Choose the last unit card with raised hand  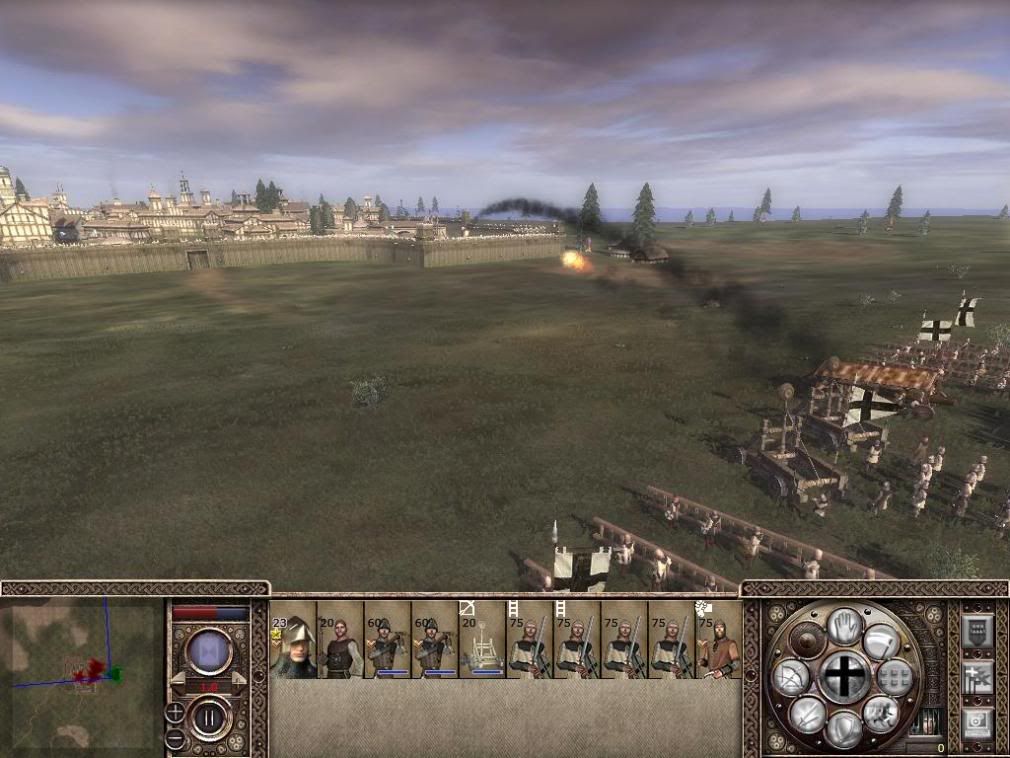[x=719, y=640]
